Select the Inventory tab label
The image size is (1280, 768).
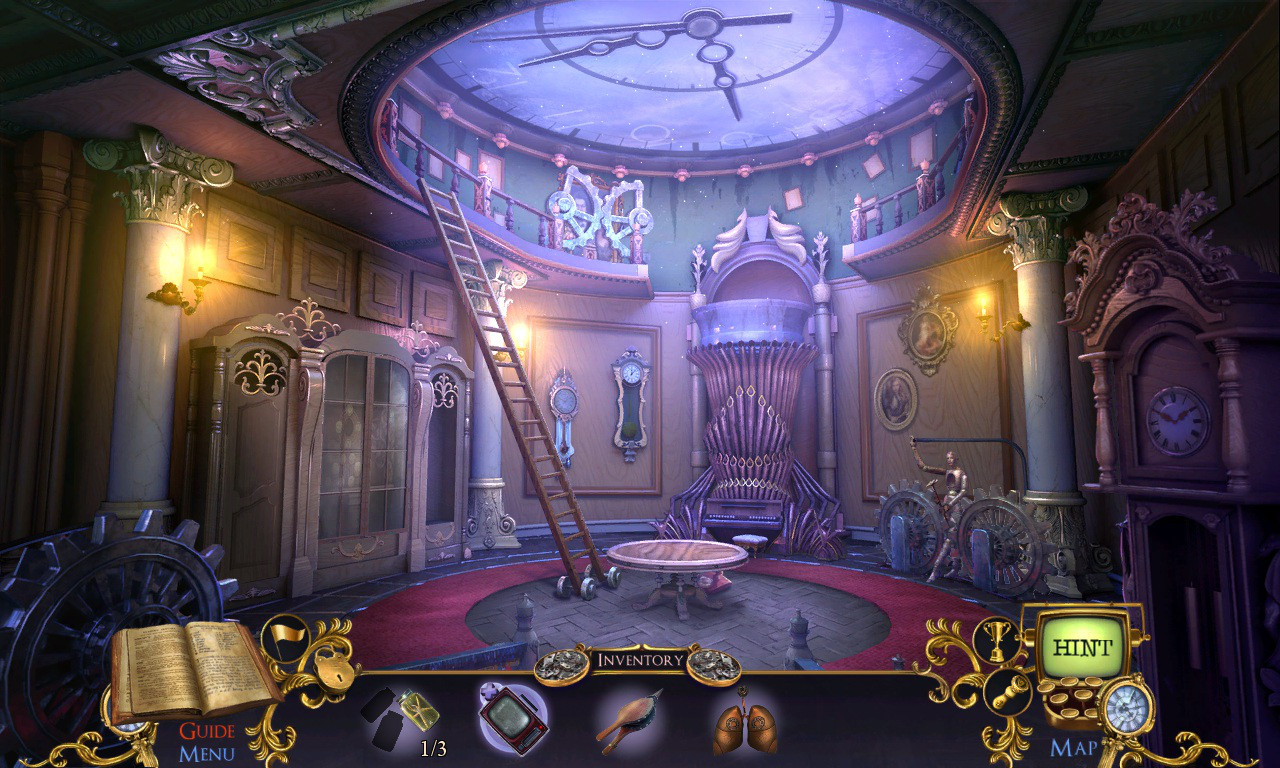640,658
